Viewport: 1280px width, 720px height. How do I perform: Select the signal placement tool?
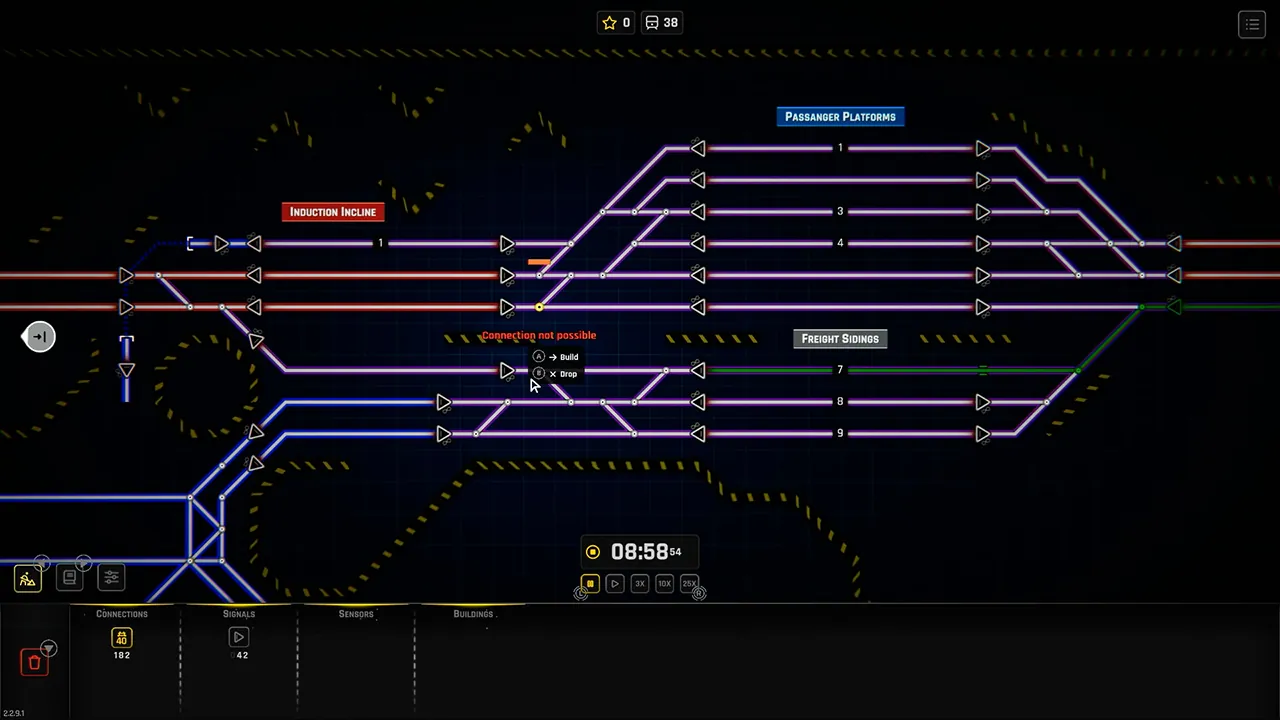[239, 637]
